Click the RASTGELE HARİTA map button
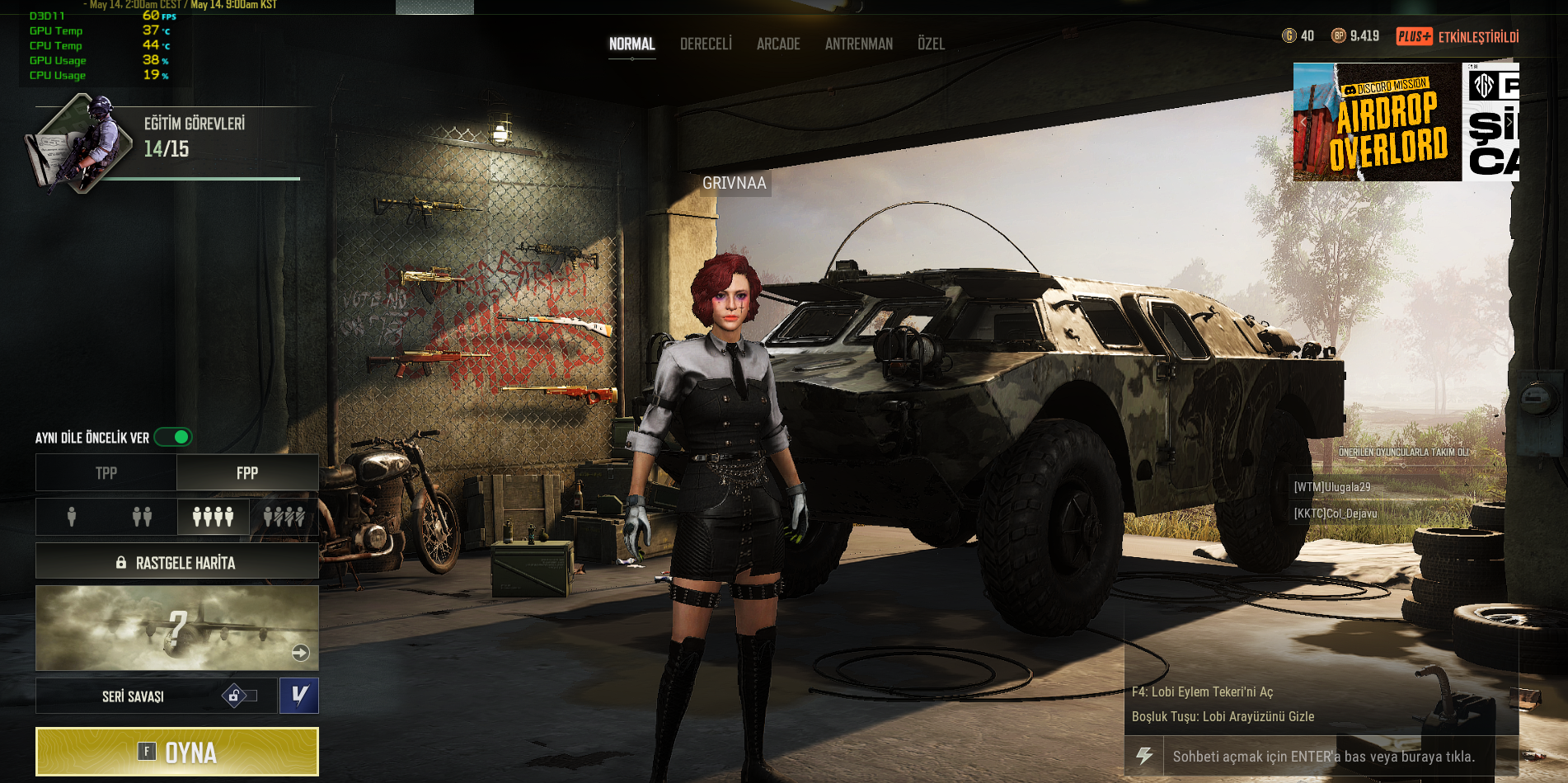This screenshot has height=783, width=1568. coord(176,562)
